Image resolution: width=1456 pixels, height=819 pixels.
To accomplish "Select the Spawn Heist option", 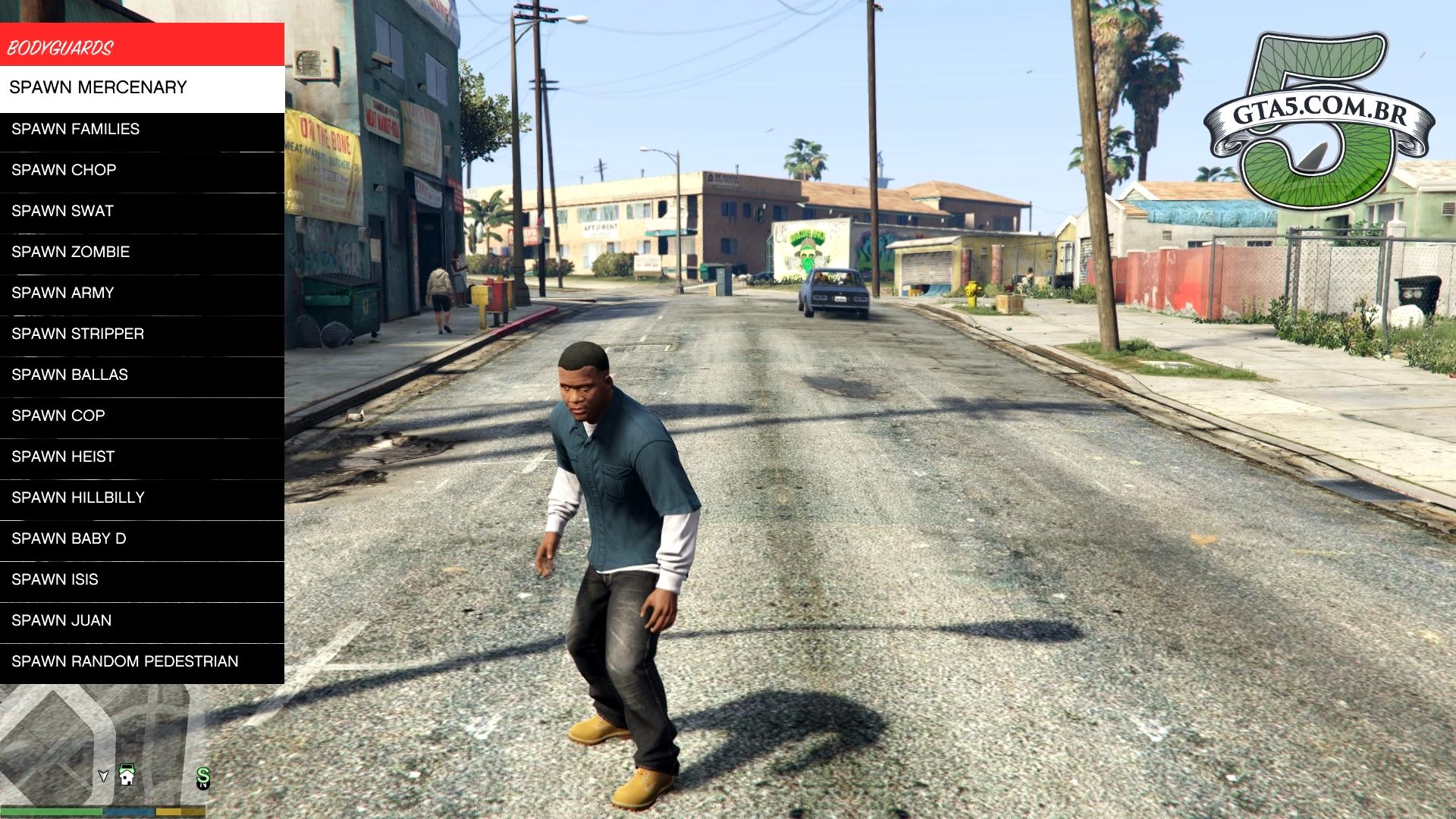I will (142, 457).
